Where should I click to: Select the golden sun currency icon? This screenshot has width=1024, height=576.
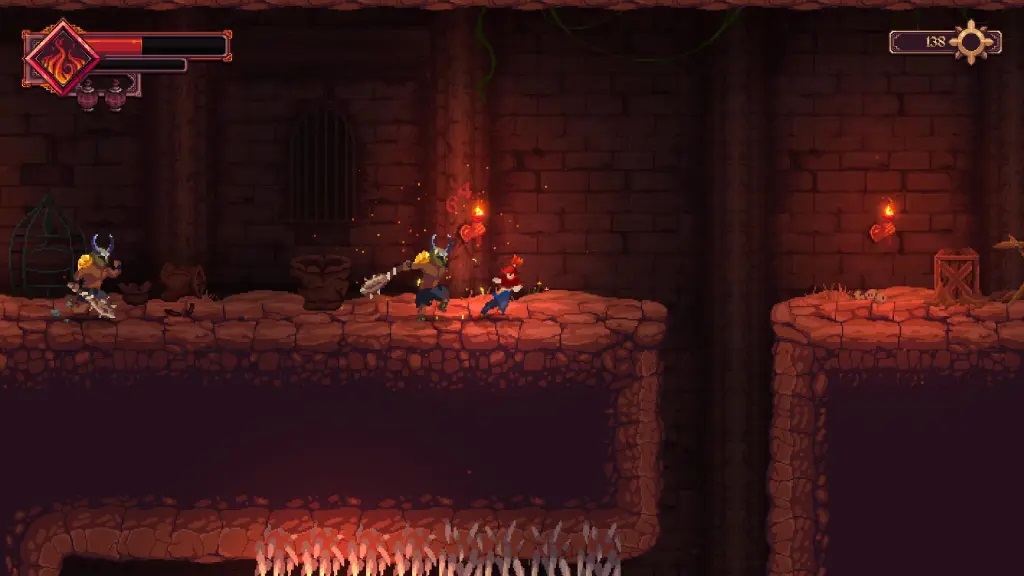point(972,42)
